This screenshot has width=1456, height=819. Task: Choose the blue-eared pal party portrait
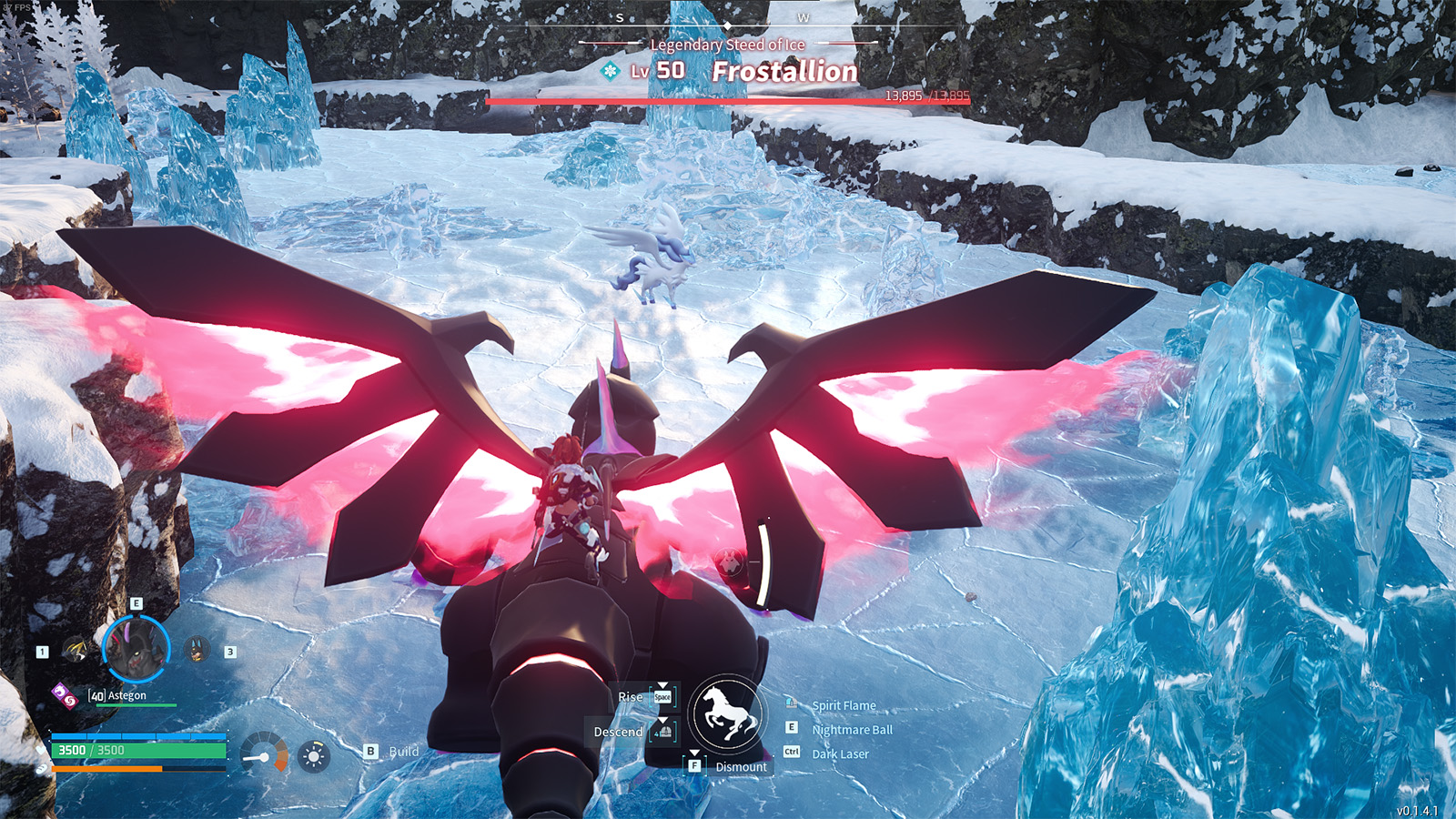pyautogui.click(x=197, y=650)
